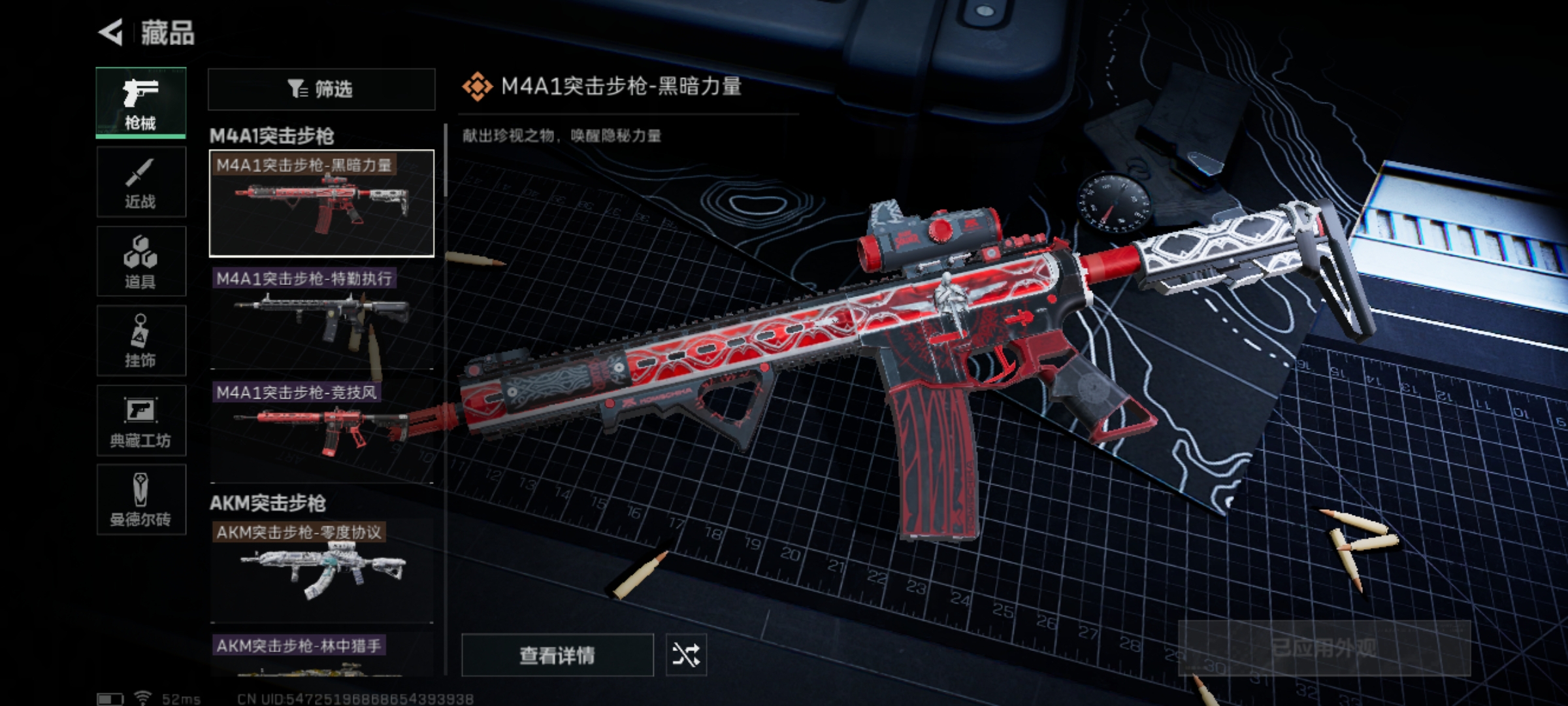Switch to the 曼德尔砖 tab

point(141,500)
